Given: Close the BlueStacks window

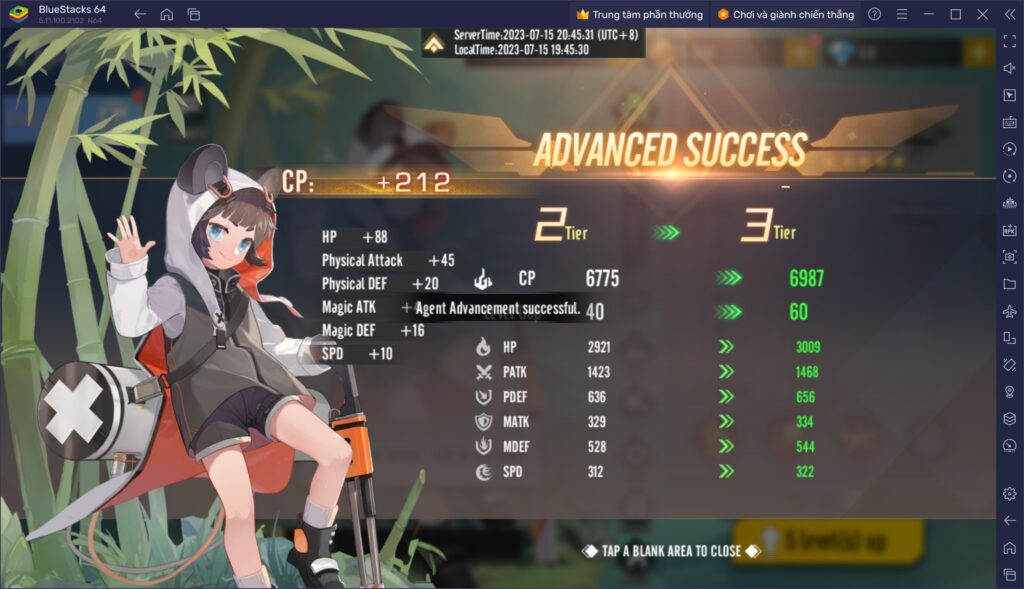Looking at the screenshot, I should tap(982, 14).
